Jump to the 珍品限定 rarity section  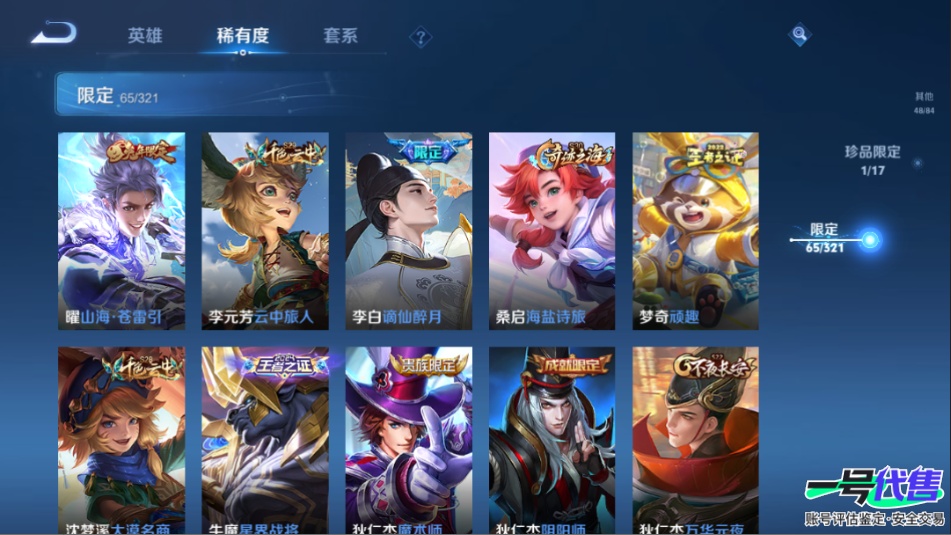click(x=872, y=160)
